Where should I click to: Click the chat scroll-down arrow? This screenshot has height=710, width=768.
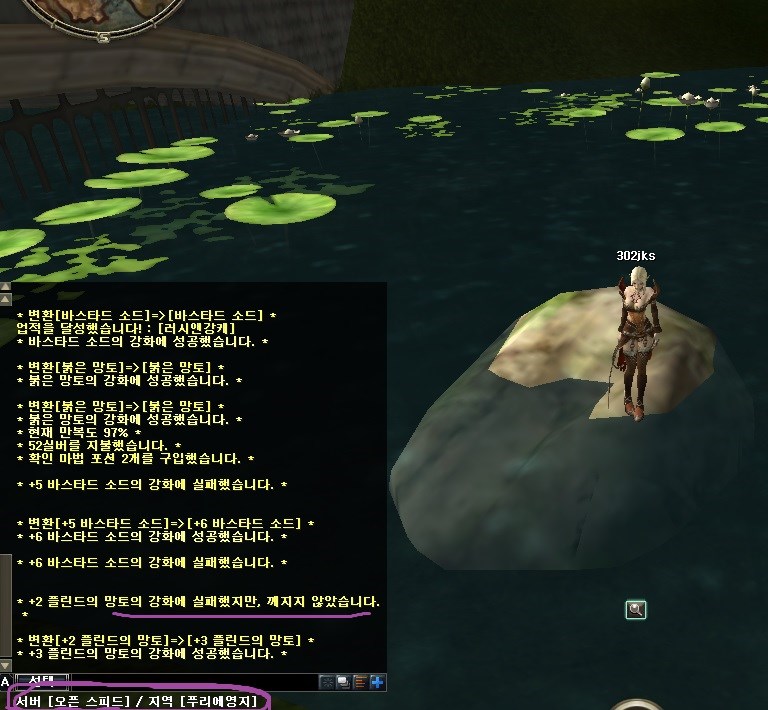click(x=5, y=666)
